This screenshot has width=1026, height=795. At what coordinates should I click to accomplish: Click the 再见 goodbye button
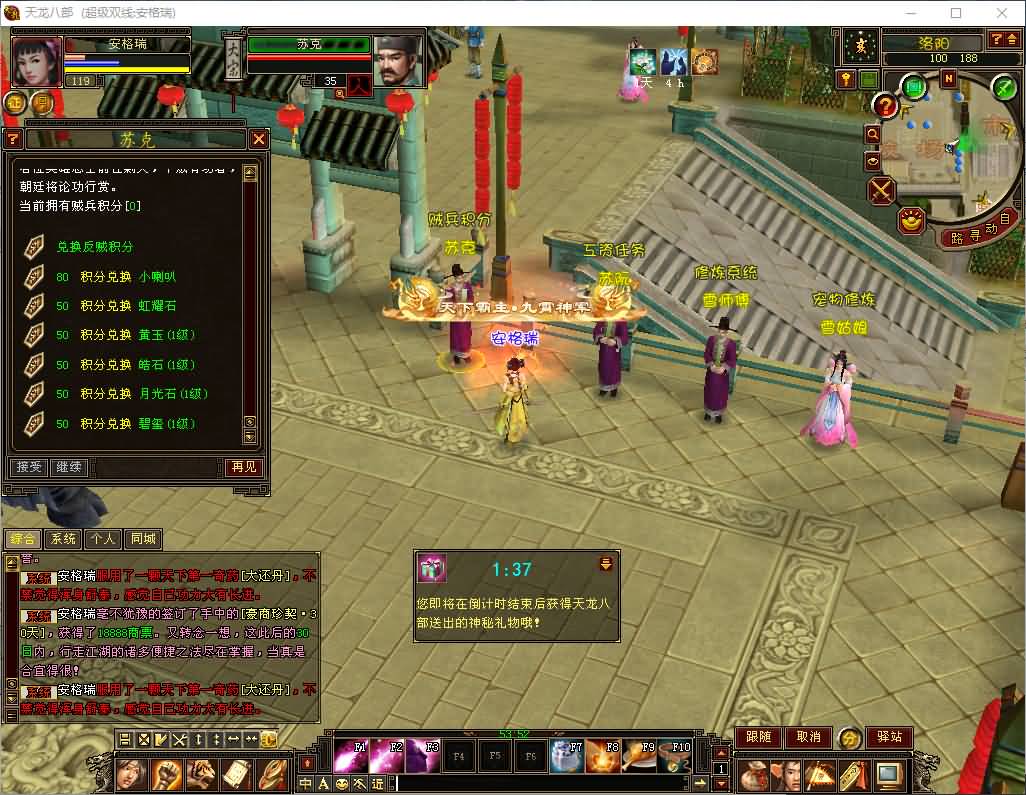243,467
